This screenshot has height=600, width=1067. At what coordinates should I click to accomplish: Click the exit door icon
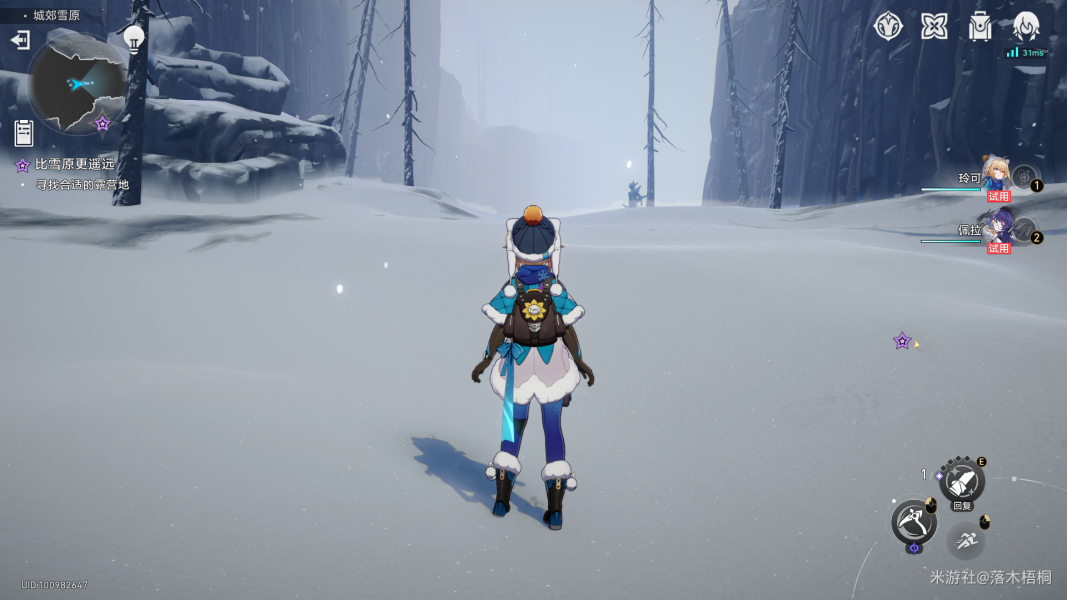click(20, 40)
